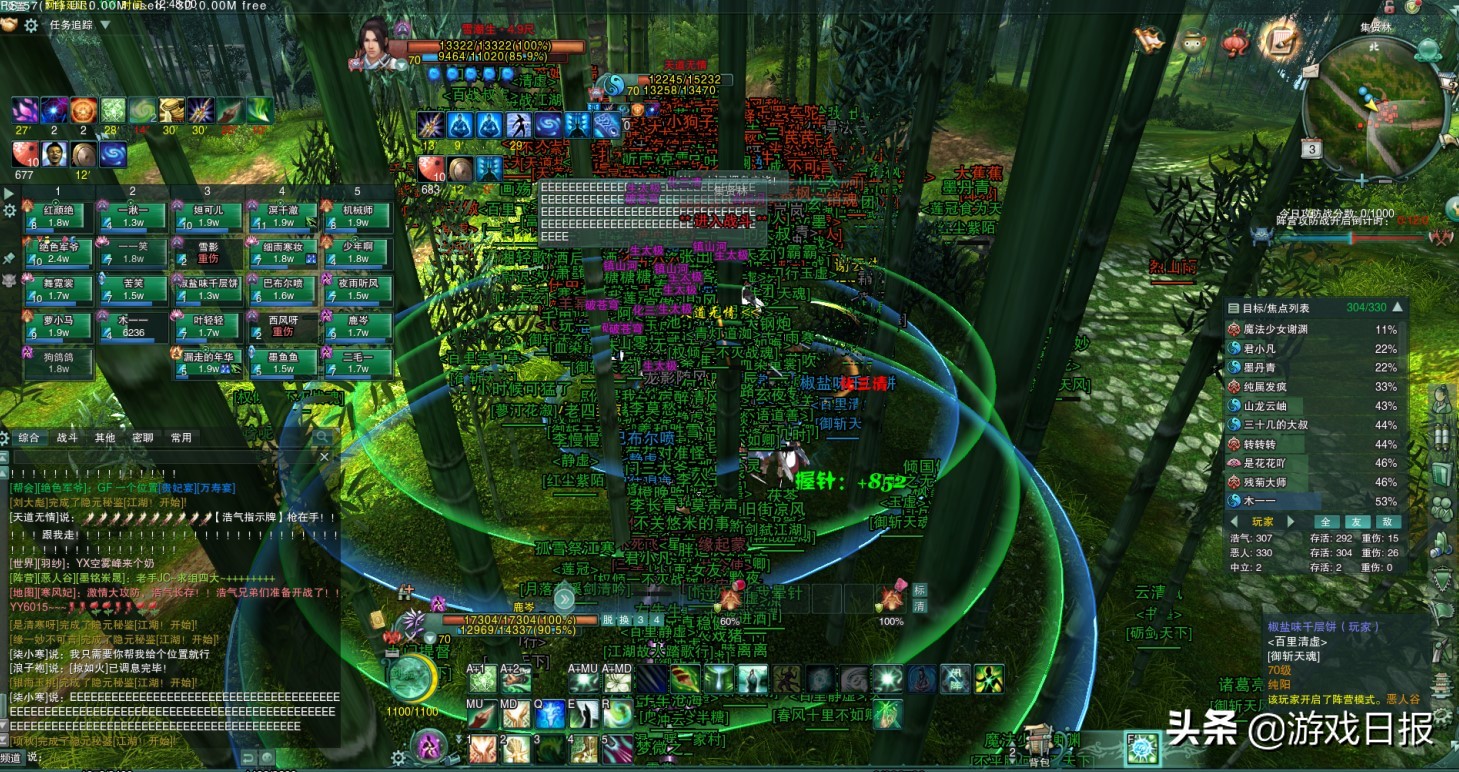The width and height of the screenshot is (1459, 772).
Task: Switch chat to the 常用 tab
Action: tap(180, 437)
